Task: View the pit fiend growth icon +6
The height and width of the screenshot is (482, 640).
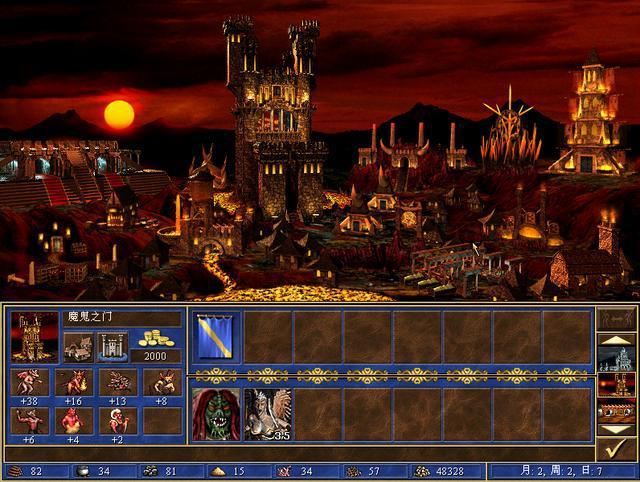Action: [27, 420]
